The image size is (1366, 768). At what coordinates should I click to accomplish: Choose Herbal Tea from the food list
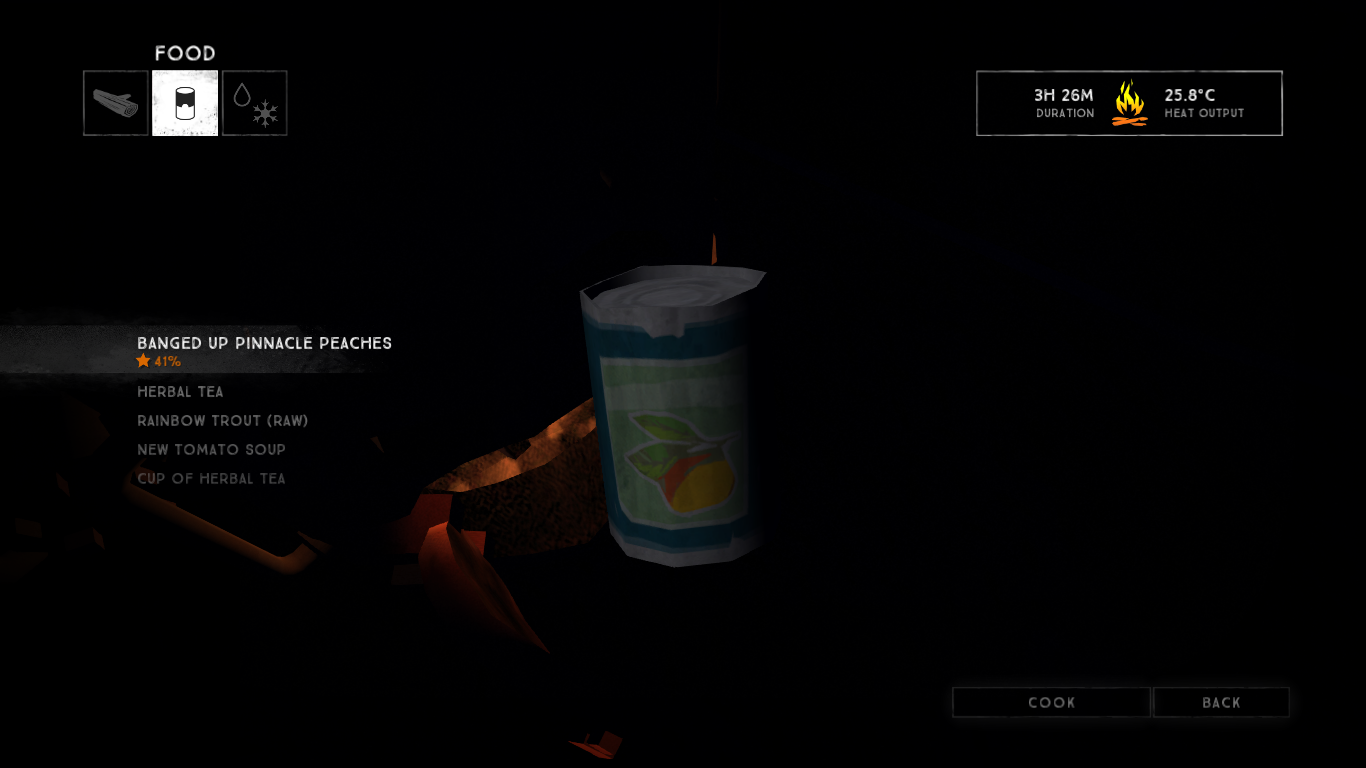(x=180, y=392)
